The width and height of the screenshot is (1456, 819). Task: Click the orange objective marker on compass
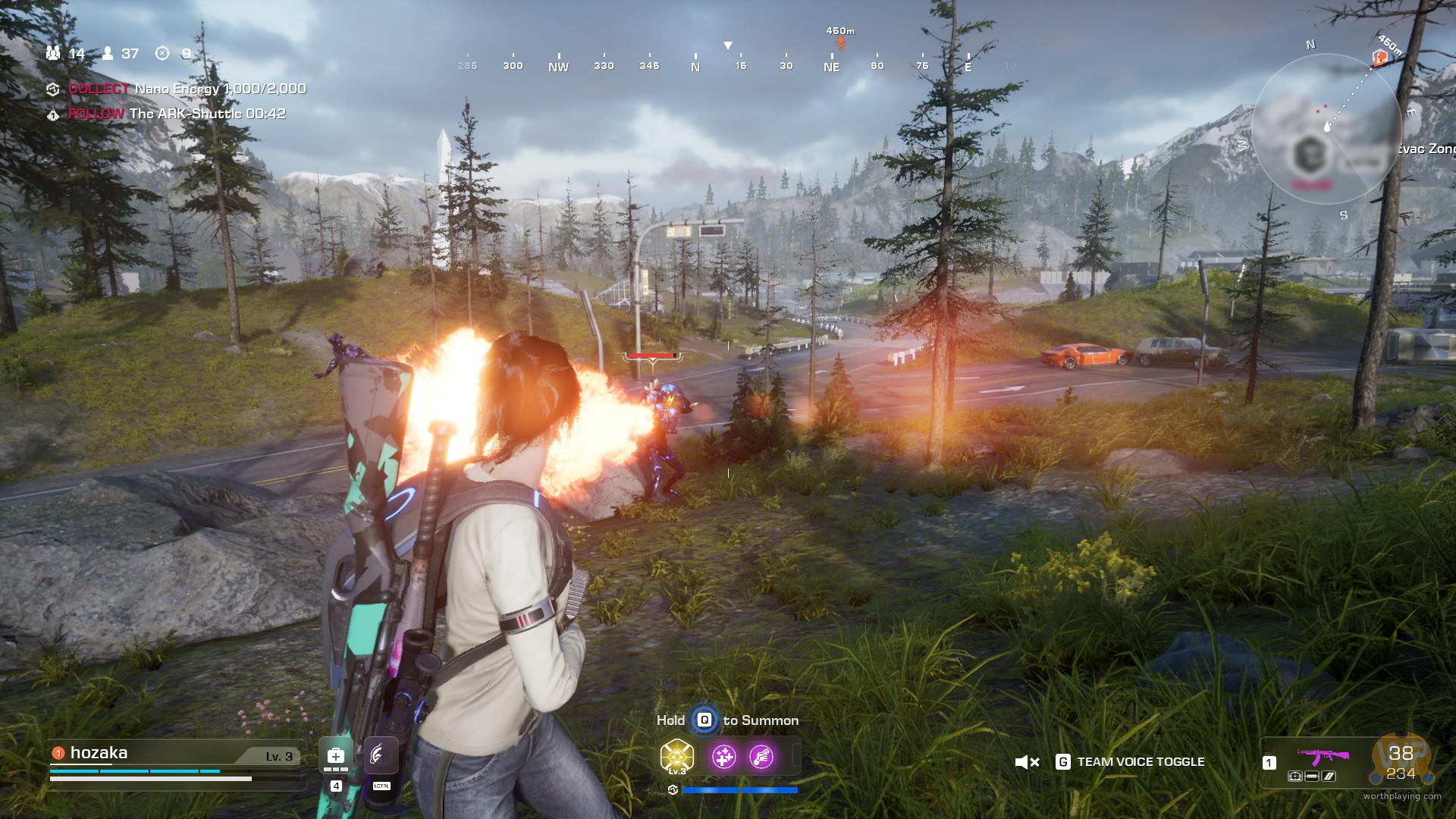pyautogui.click(x=840, y=43)
